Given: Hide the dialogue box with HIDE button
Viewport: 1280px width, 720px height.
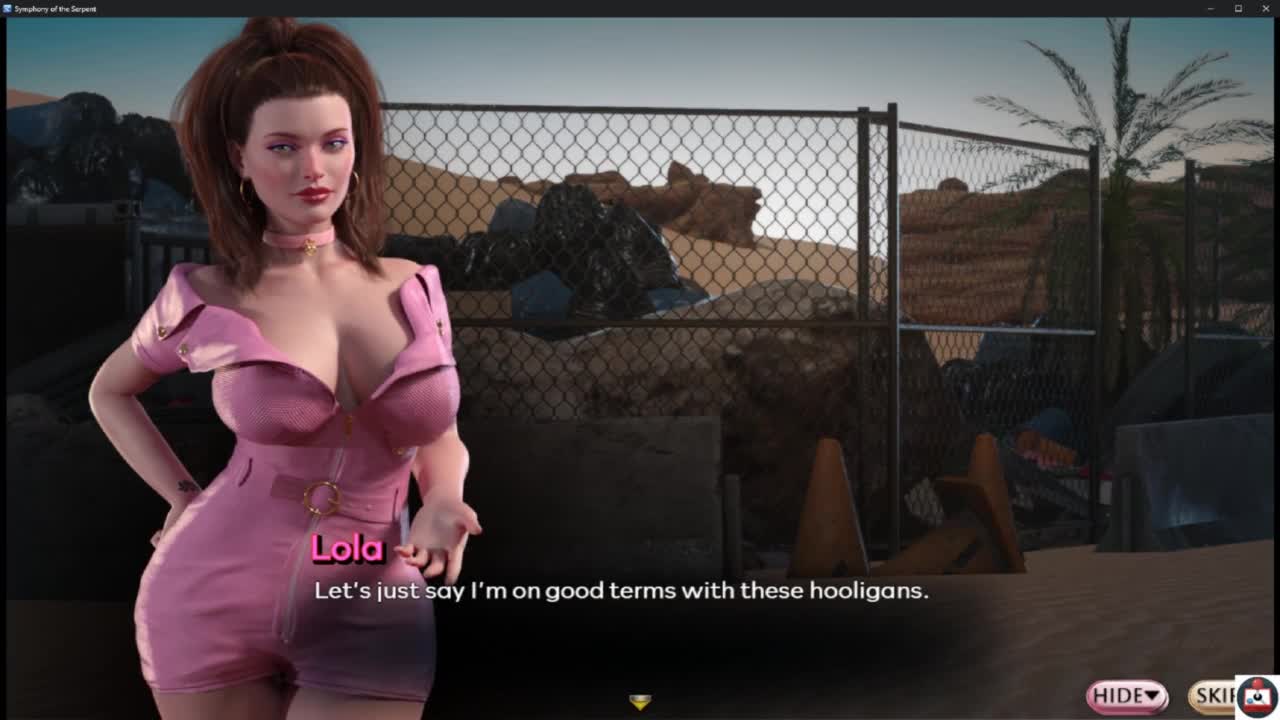Looking at the screenshot, I should tap(1126, 696).
